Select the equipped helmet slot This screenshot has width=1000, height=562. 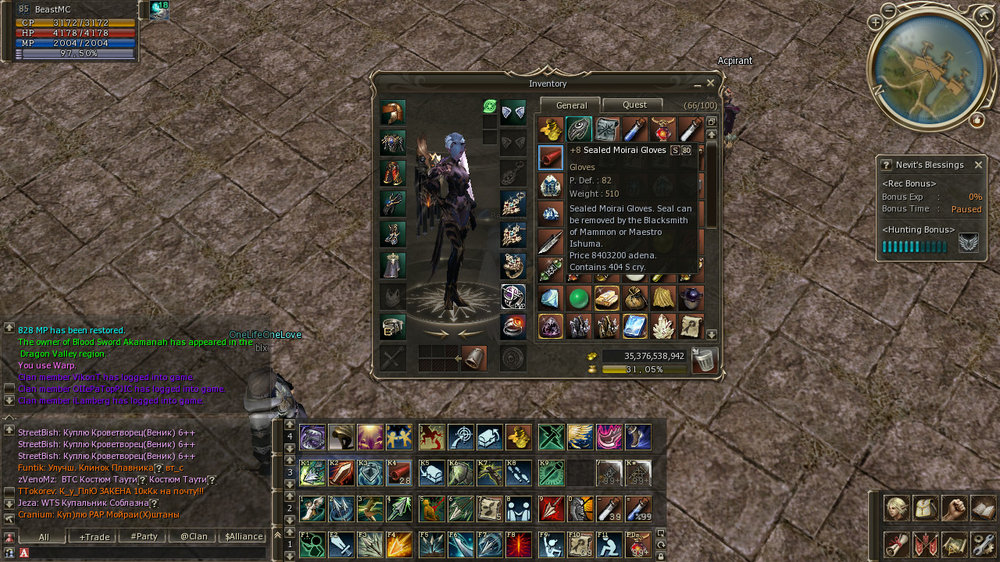[x=392, y=112]
